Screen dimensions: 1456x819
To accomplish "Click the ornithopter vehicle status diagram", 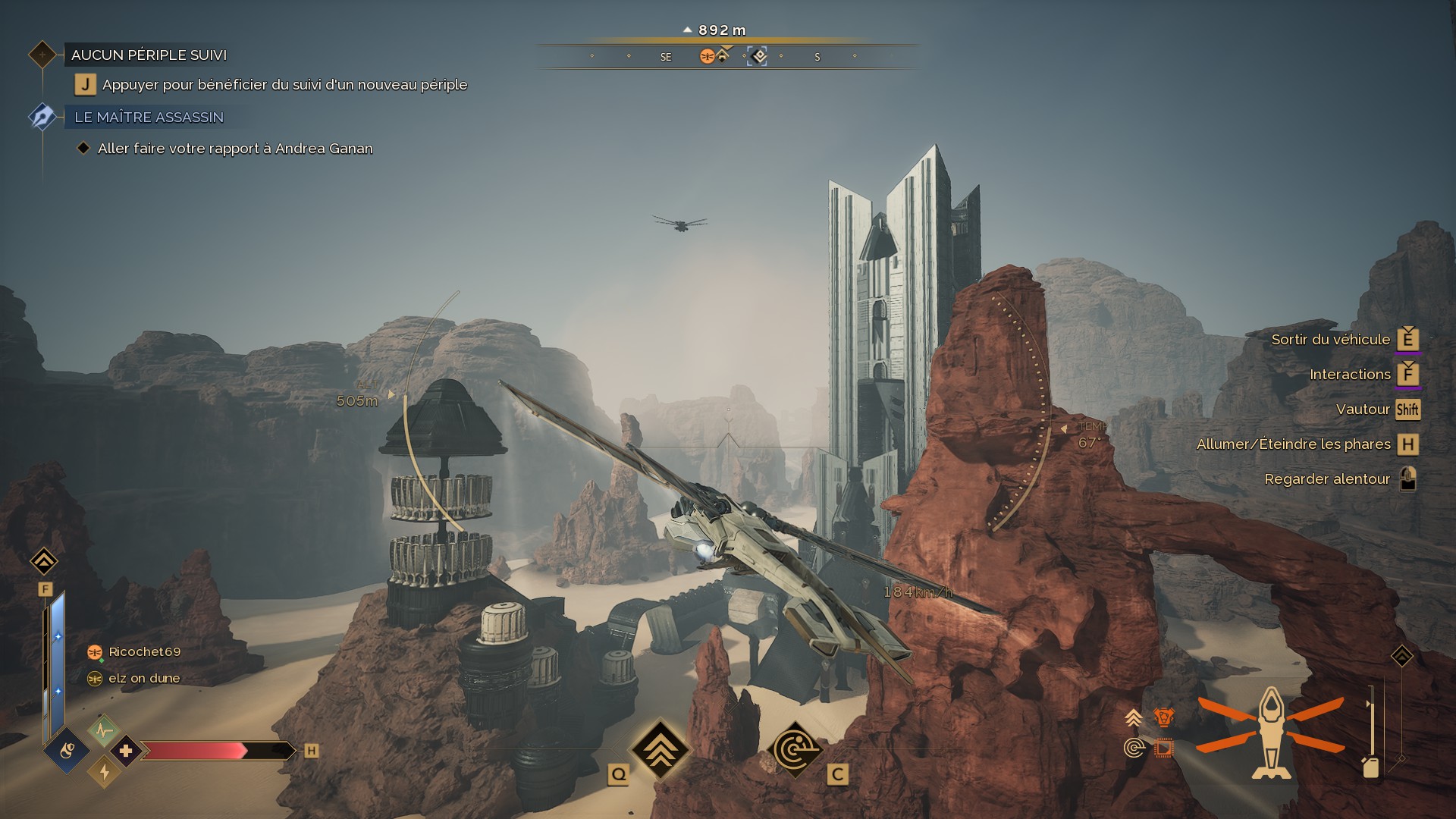I will pyautogui.click(x=1270, y=733).
